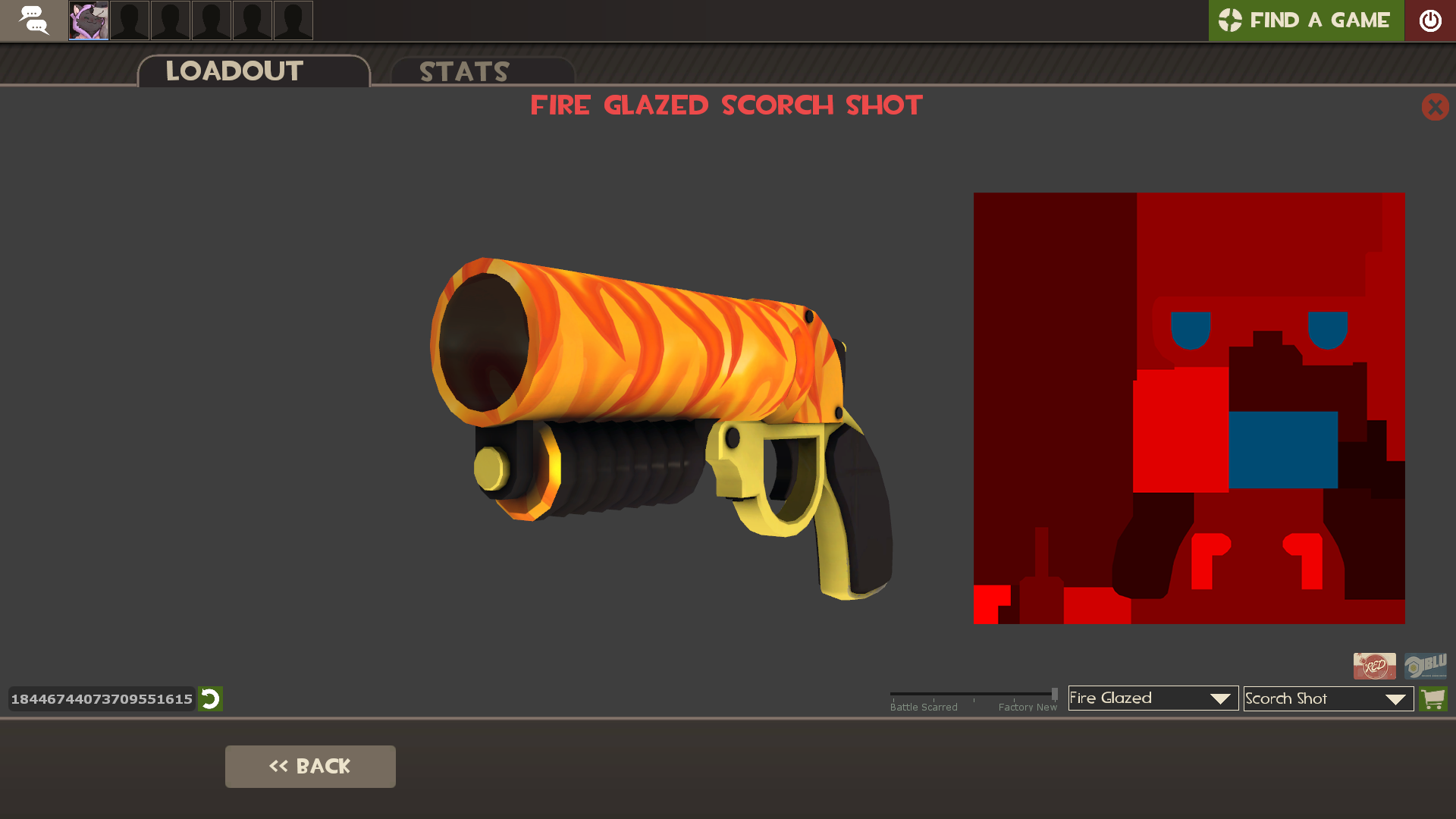Click the seed refresh icon

(x=211, y=699)
